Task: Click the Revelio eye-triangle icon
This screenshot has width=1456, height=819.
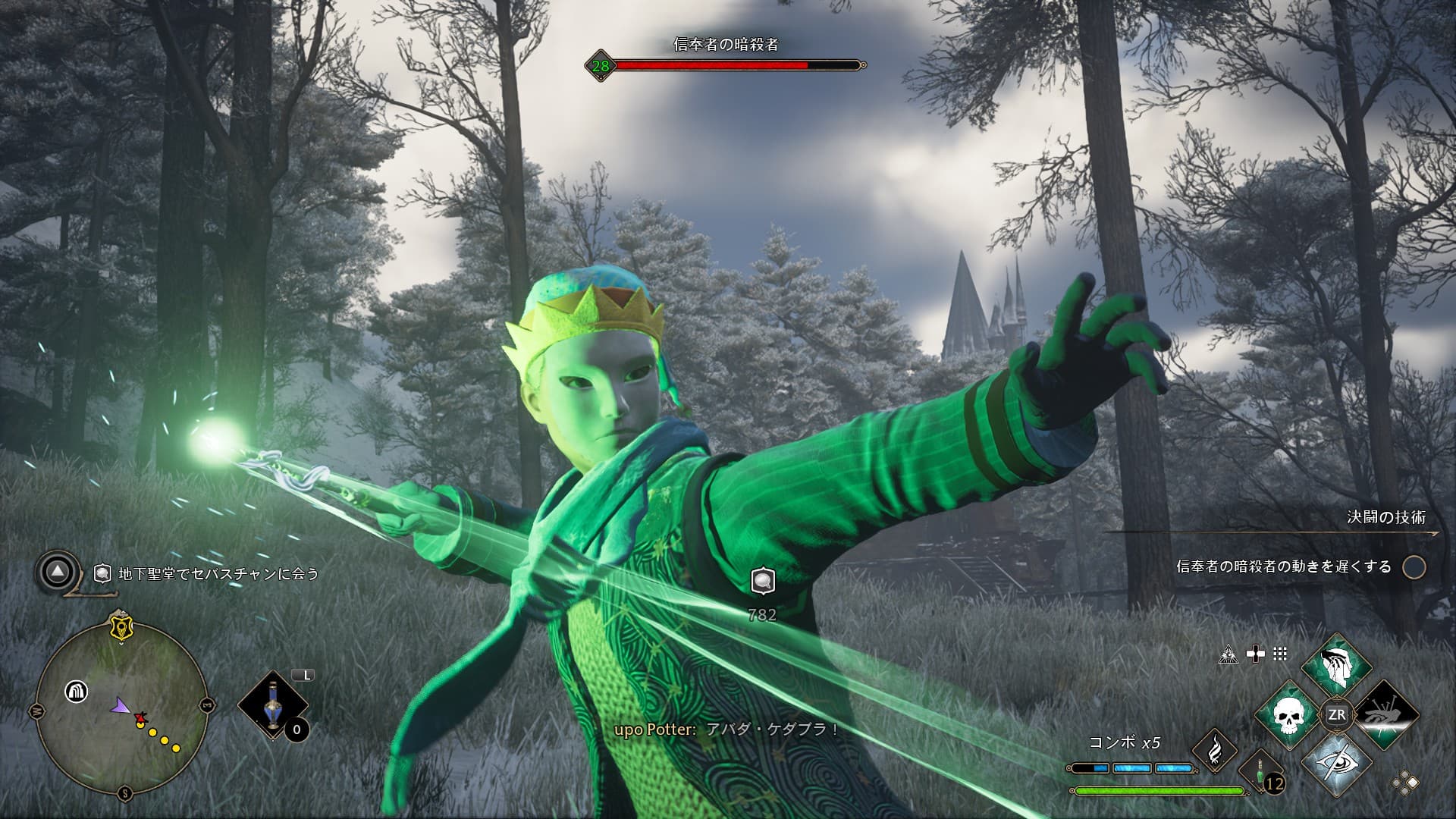Action: tap(1228, 654)
